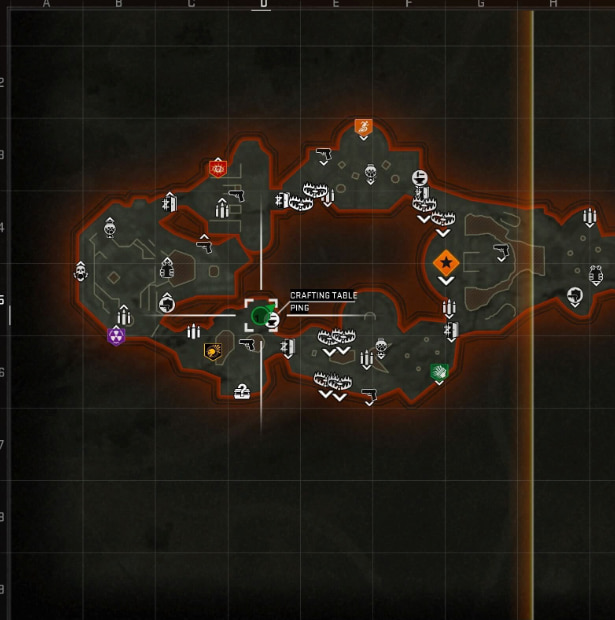
Task: Select the green fist perk marker
Action: click(x=438, y=372)
